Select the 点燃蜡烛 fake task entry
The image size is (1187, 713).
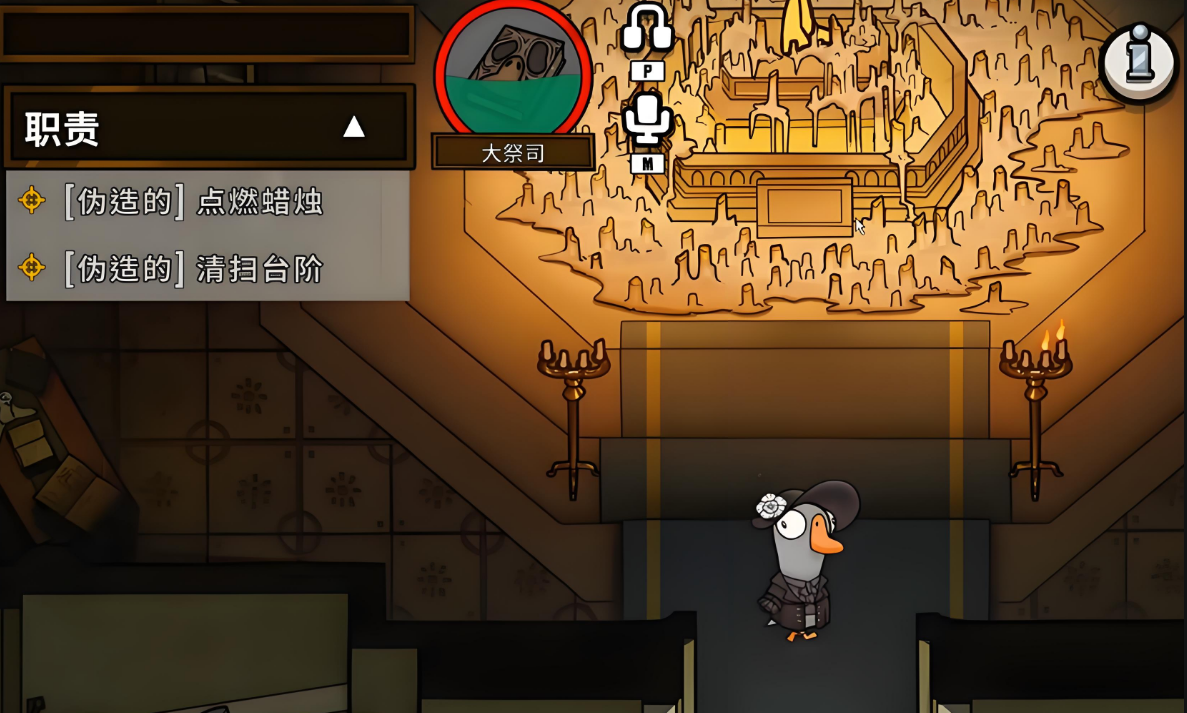192,201
